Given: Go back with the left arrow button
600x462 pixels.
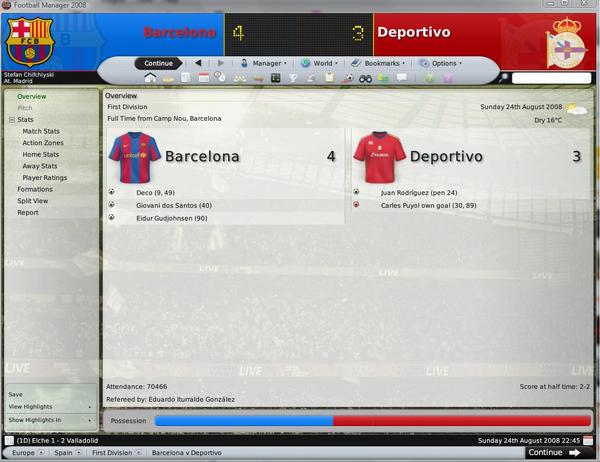Looking at the screenshot, I should click(199, 63).
